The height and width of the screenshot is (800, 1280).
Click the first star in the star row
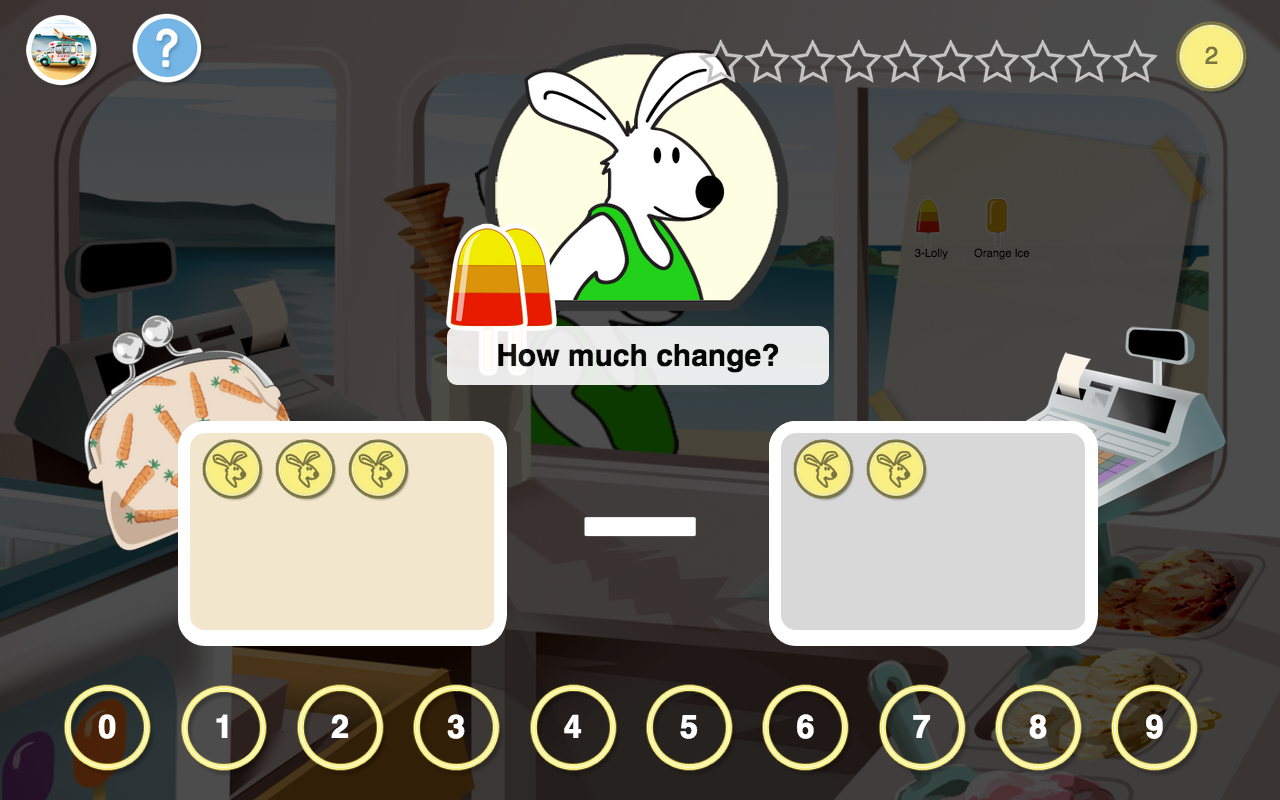point(723,60)
